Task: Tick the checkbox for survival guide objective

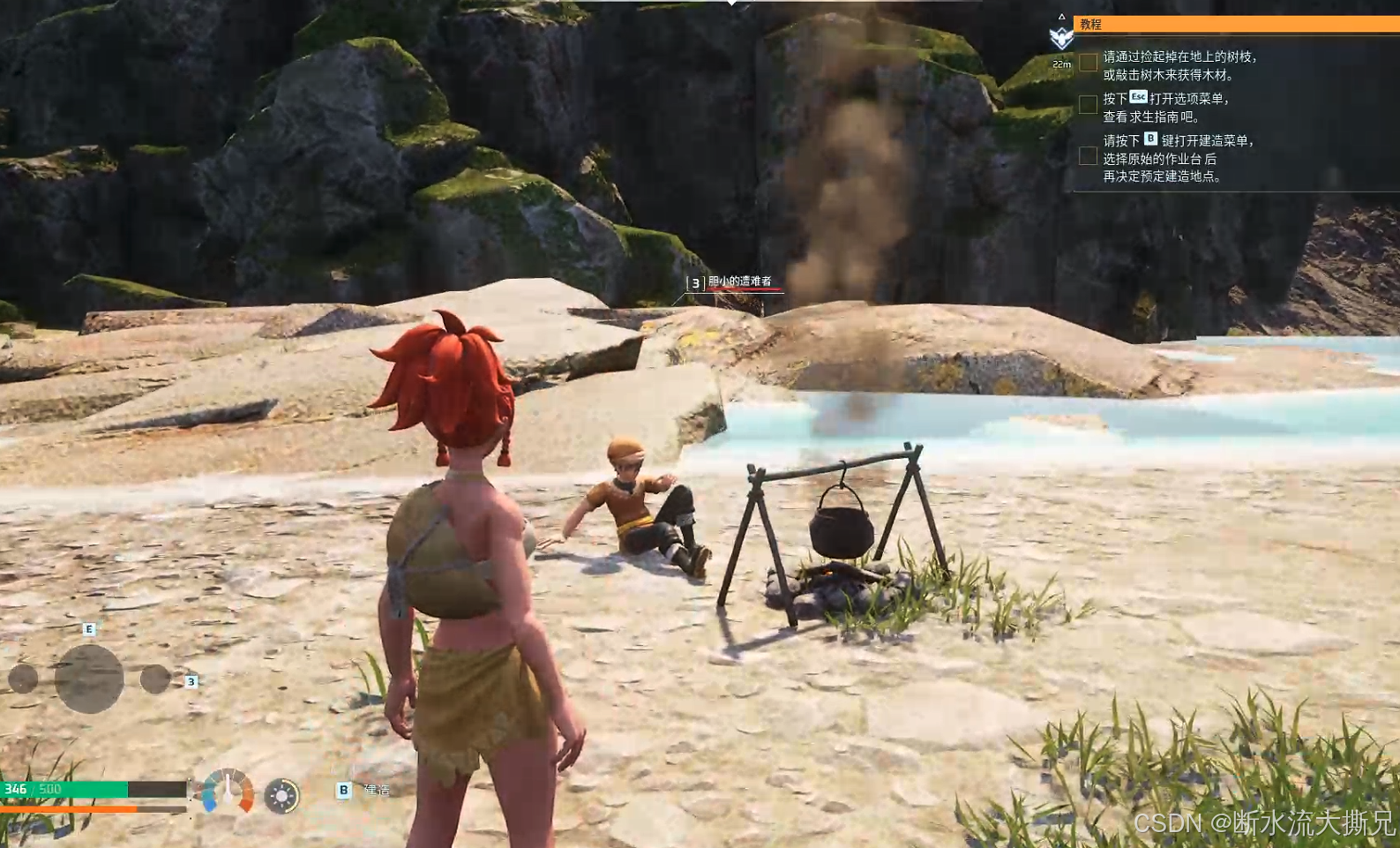Action: click(1088, 104)
